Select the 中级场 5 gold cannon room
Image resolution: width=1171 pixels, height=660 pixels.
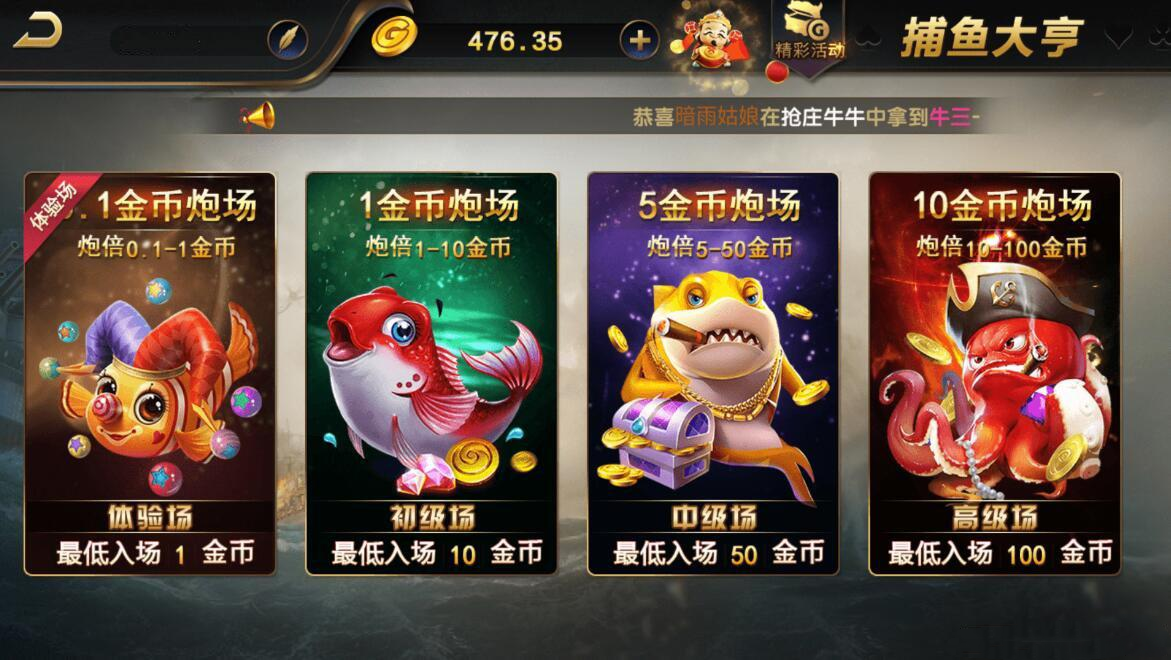click(712, 373)
